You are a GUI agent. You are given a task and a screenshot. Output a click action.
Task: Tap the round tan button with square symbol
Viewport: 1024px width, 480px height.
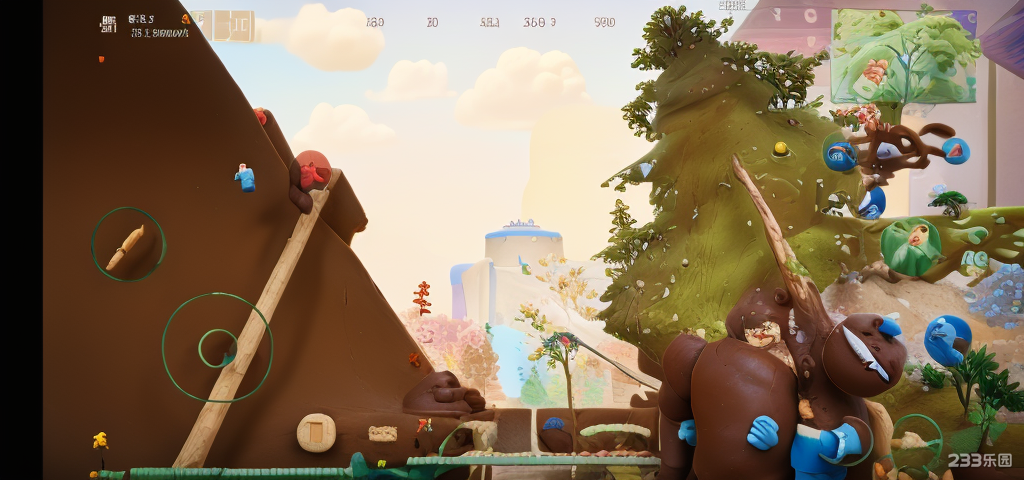pos(315,431)
